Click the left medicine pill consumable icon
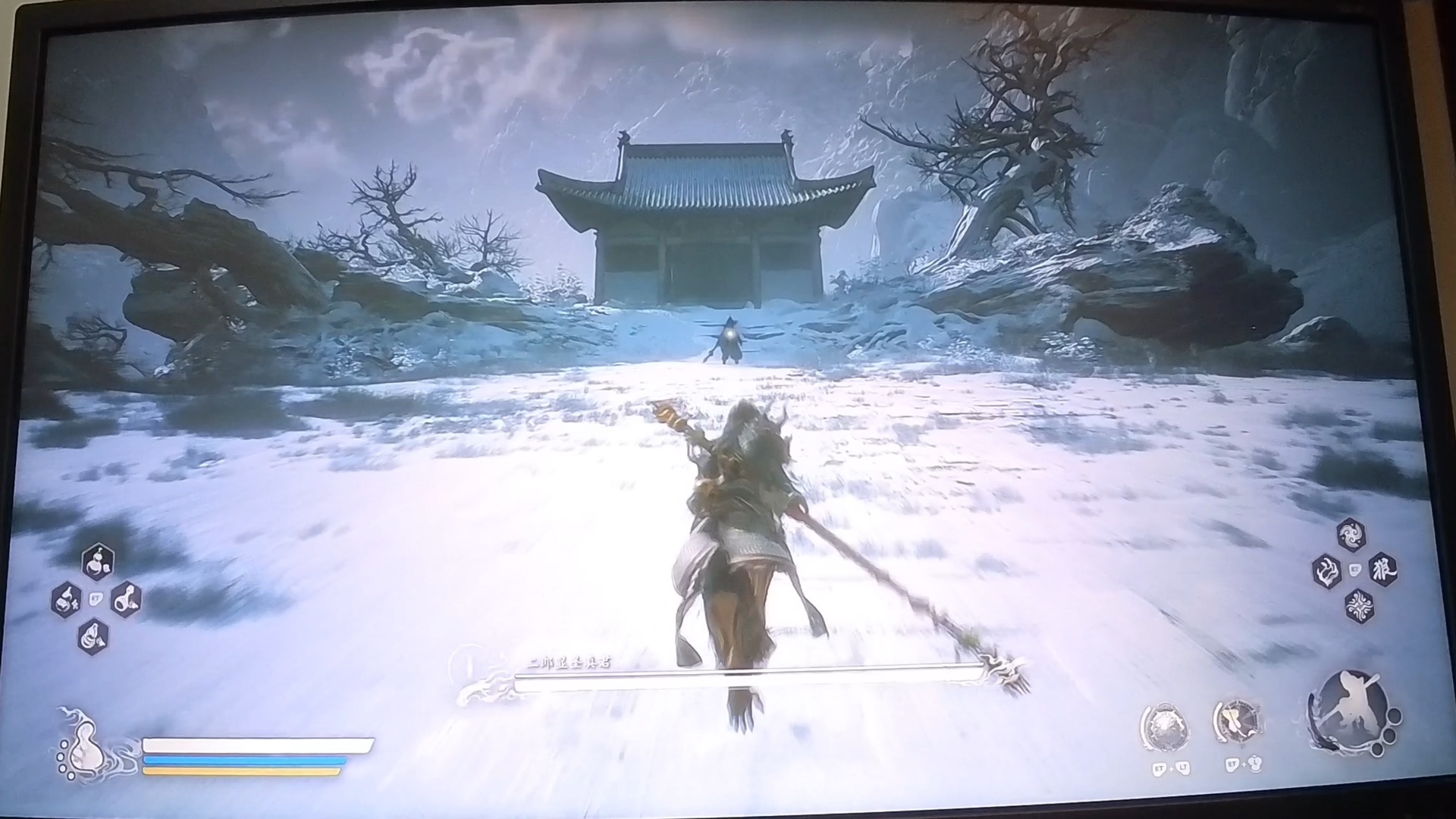 point(67,600)
